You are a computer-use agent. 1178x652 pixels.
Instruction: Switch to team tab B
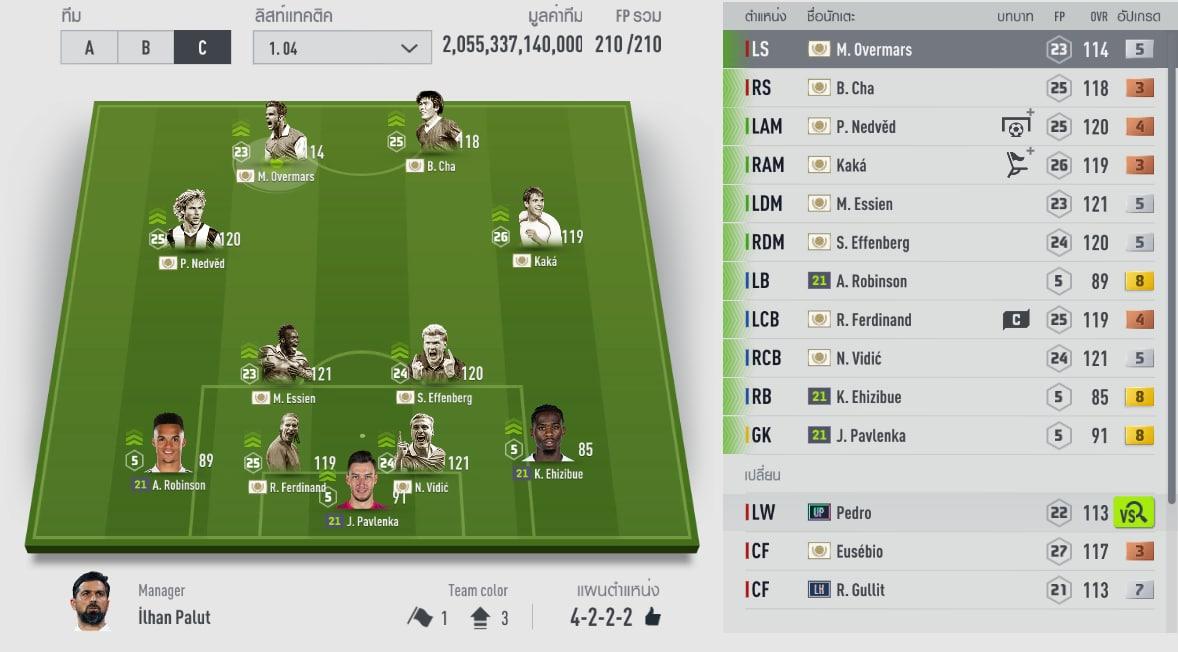145,47
